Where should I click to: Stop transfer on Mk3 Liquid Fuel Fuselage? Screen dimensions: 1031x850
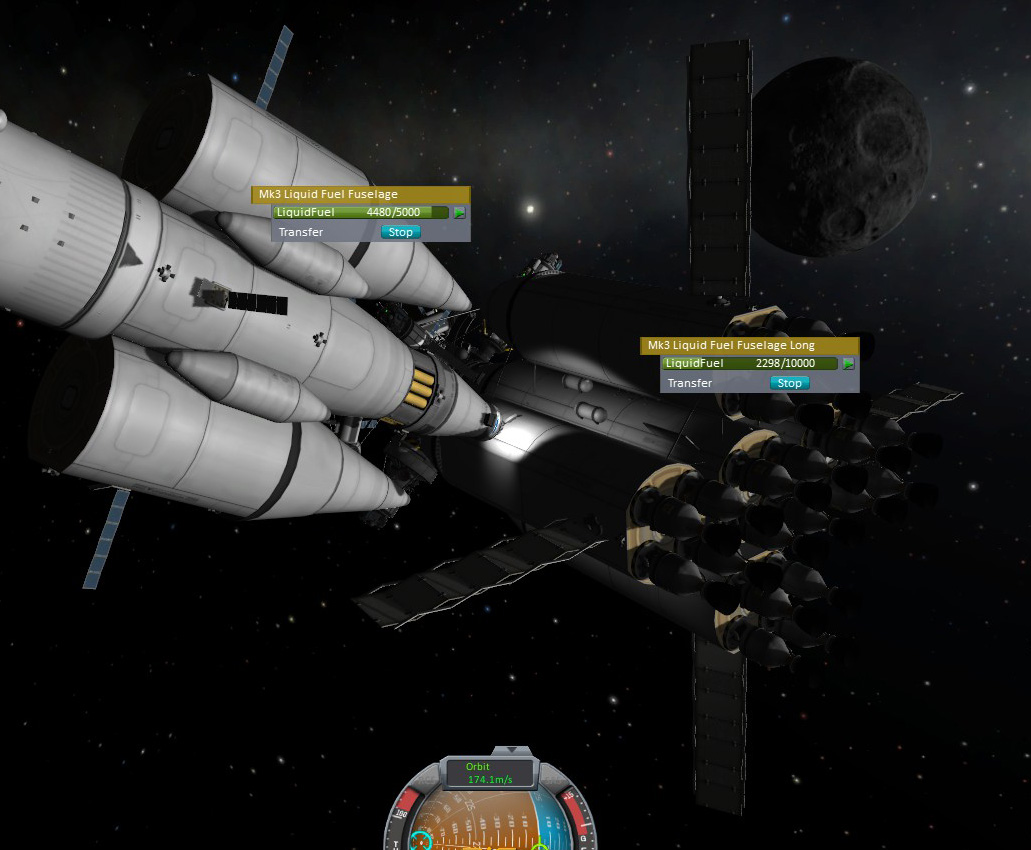pos(400,232)
